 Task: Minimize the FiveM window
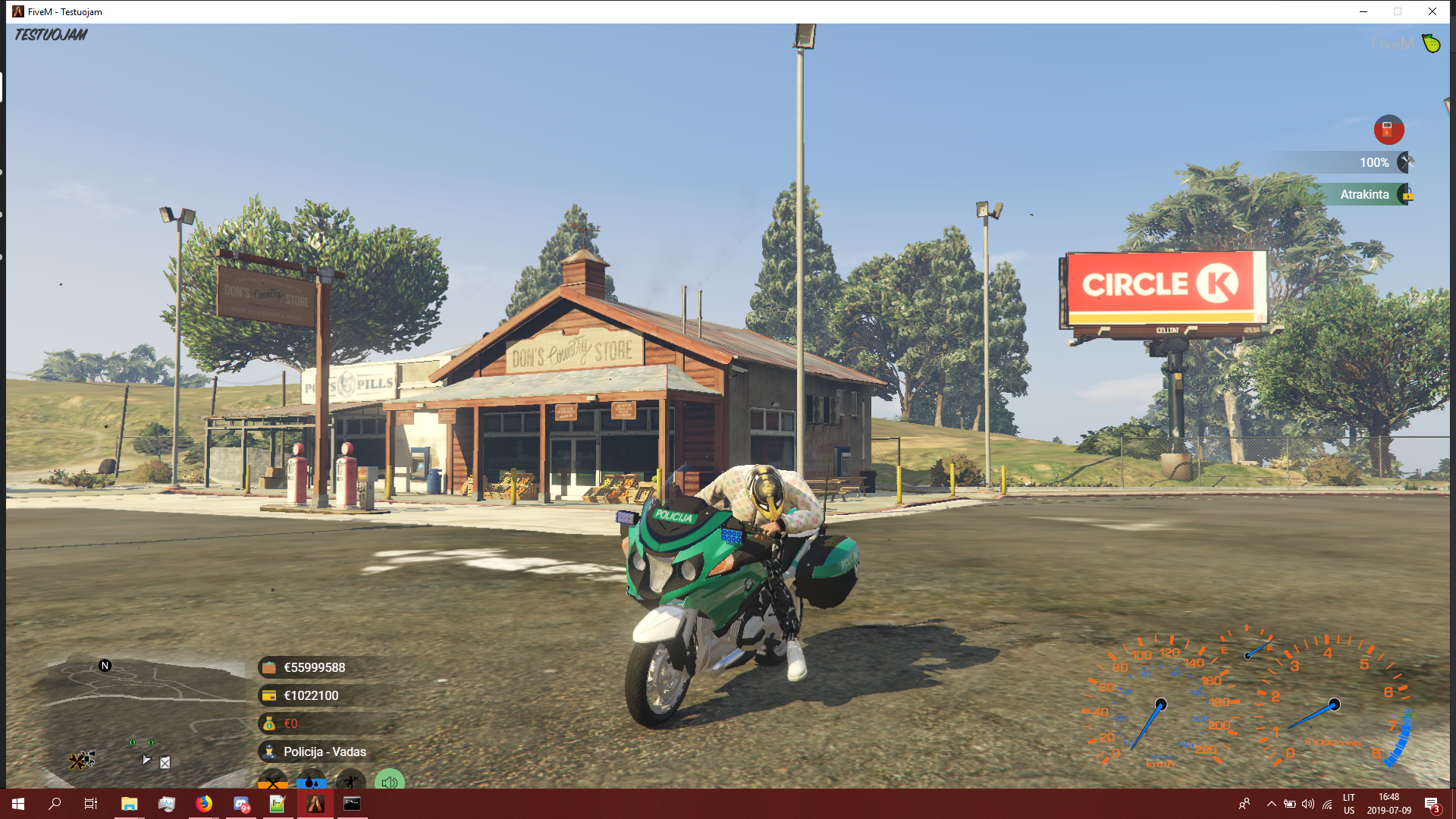[x=1363, y=11]
